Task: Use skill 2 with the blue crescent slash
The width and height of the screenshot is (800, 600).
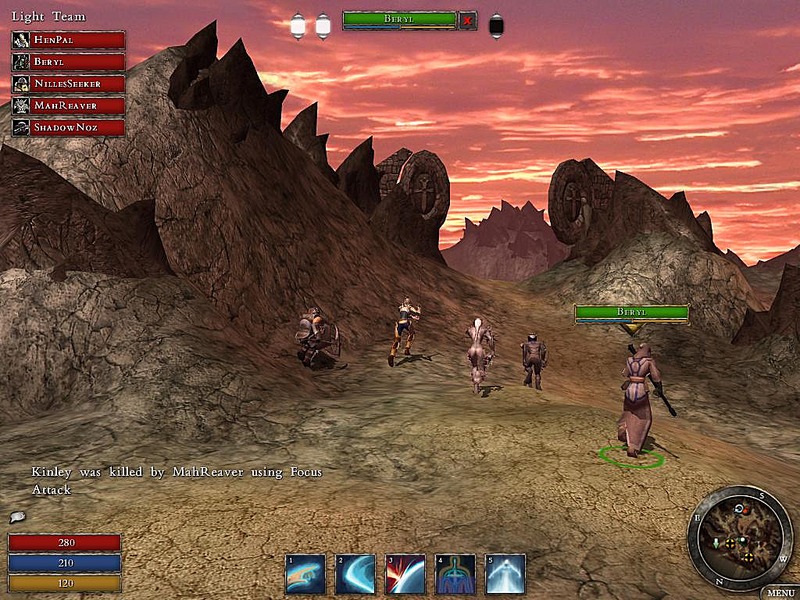Action: (355, 574)
